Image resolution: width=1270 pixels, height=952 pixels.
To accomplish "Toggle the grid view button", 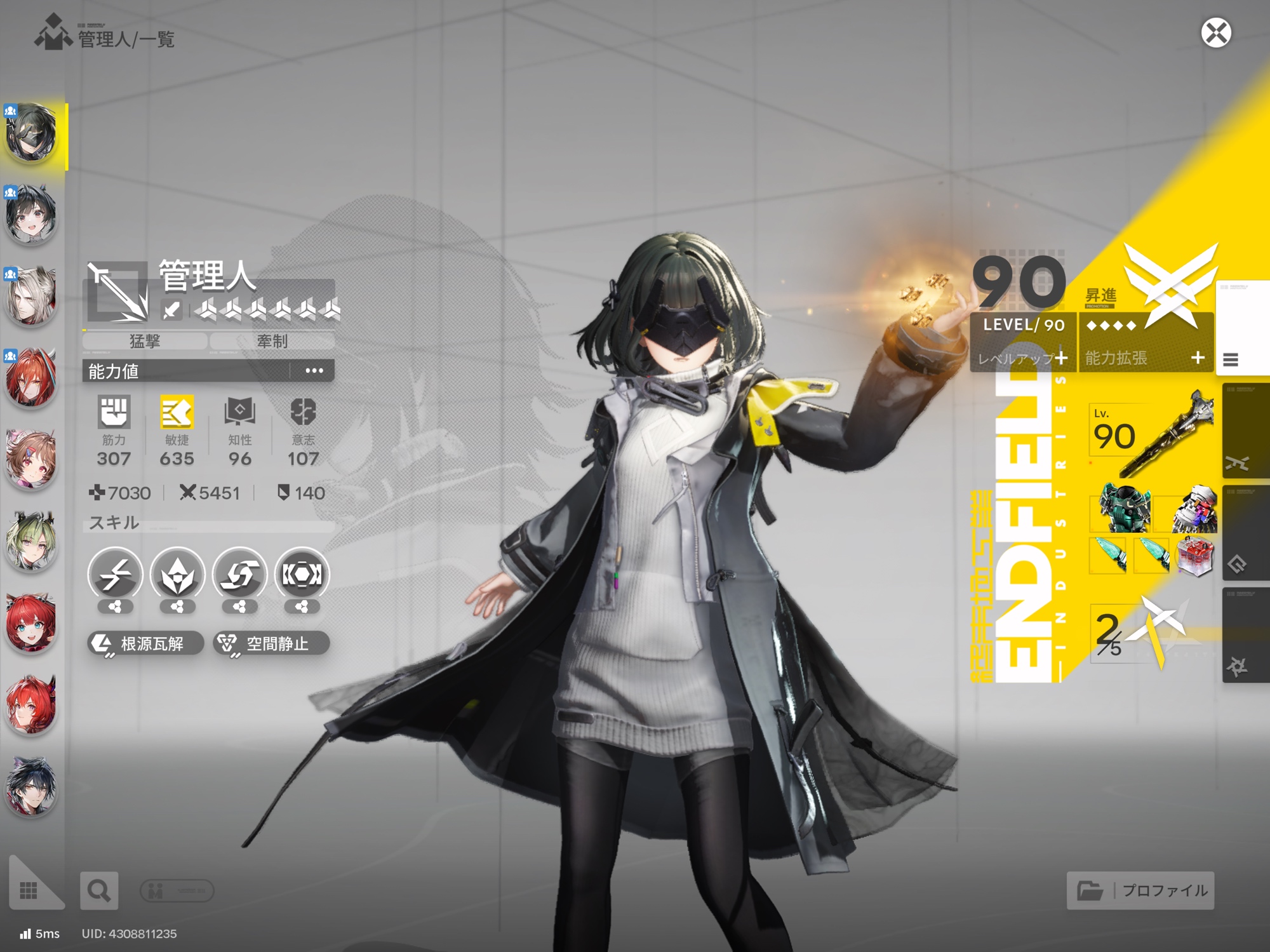I will (29, 890).
